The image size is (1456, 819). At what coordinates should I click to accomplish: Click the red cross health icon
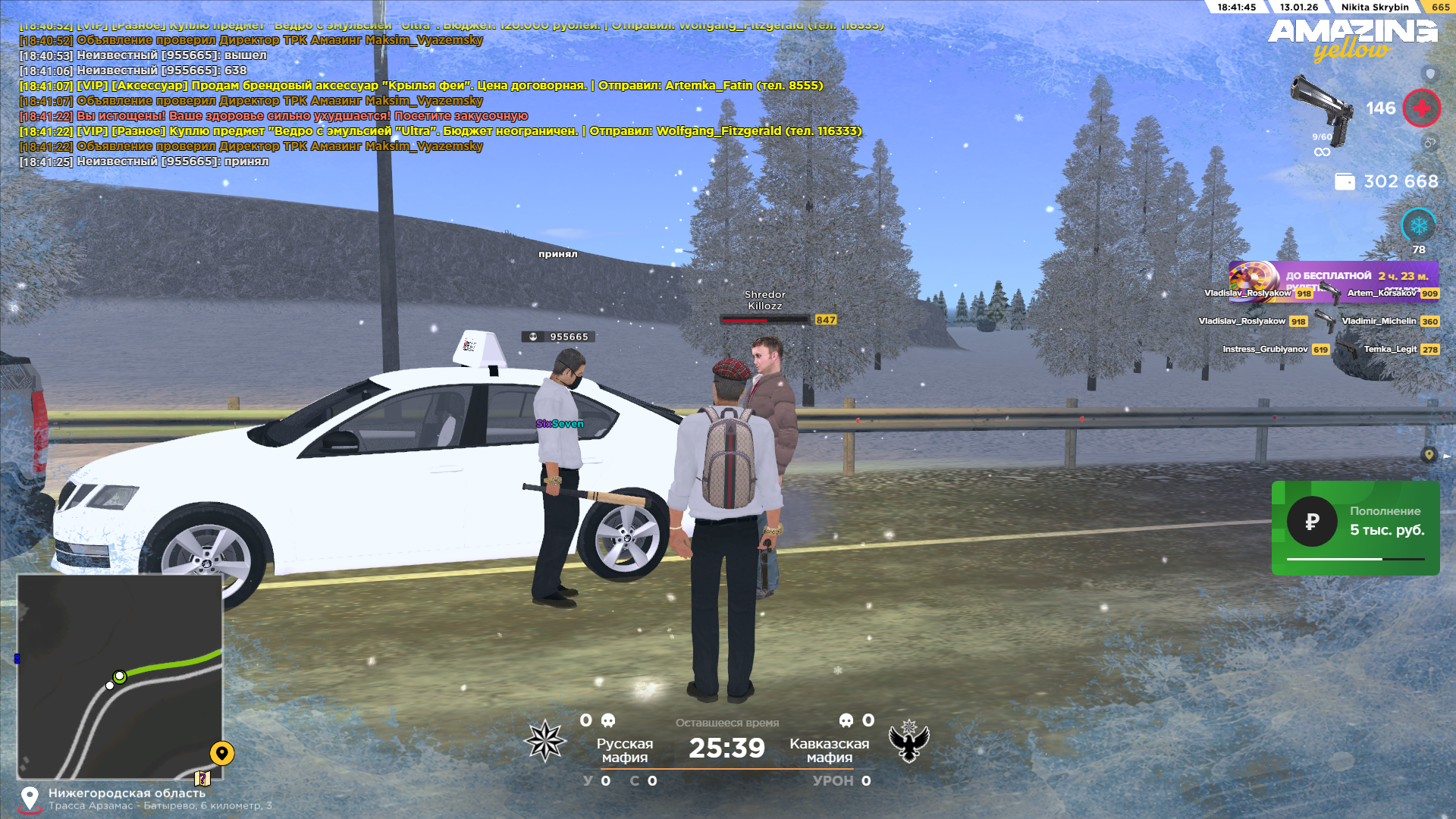pyautogui.click(x=1421, y=108)
